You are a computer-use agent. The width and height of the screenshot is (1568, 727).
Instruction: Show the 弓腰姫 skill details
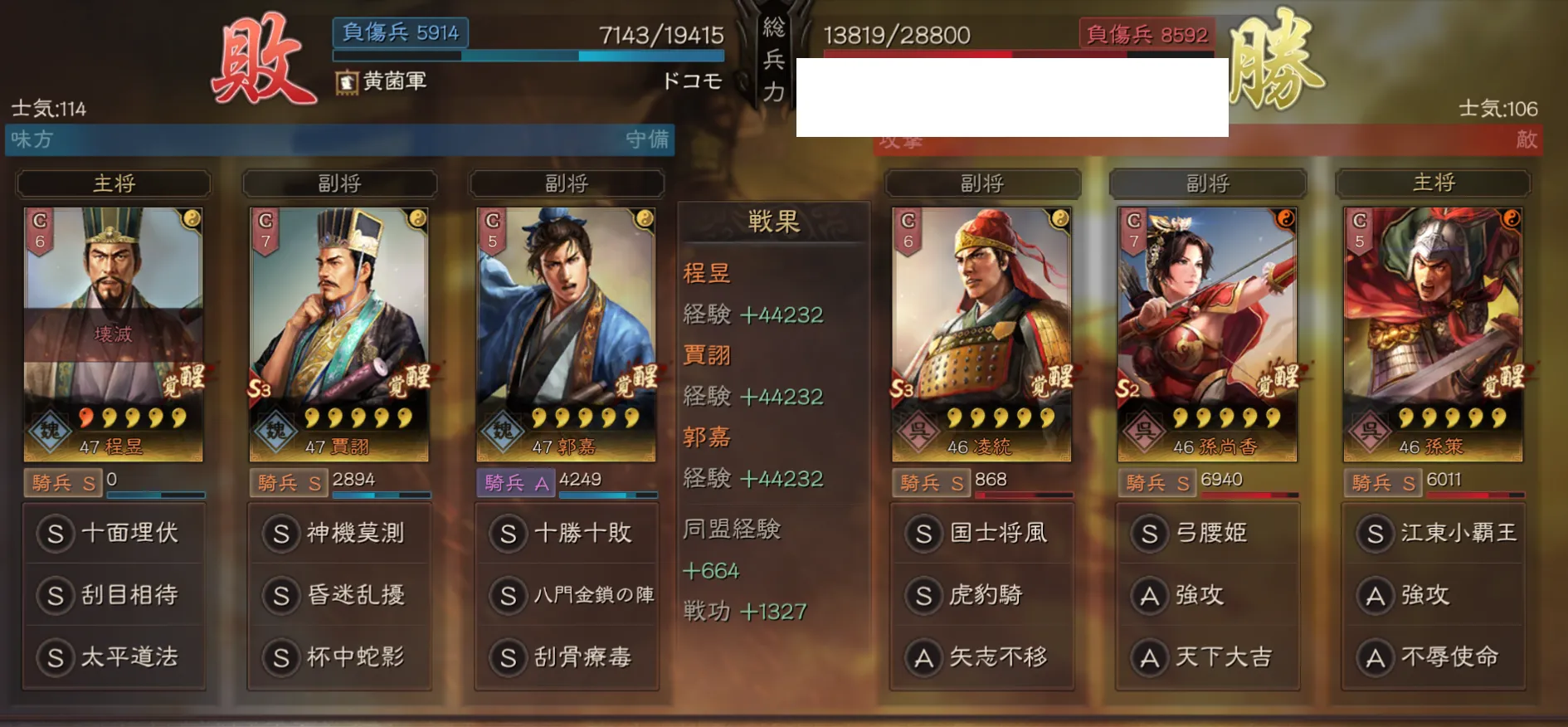click(1208, 533)
